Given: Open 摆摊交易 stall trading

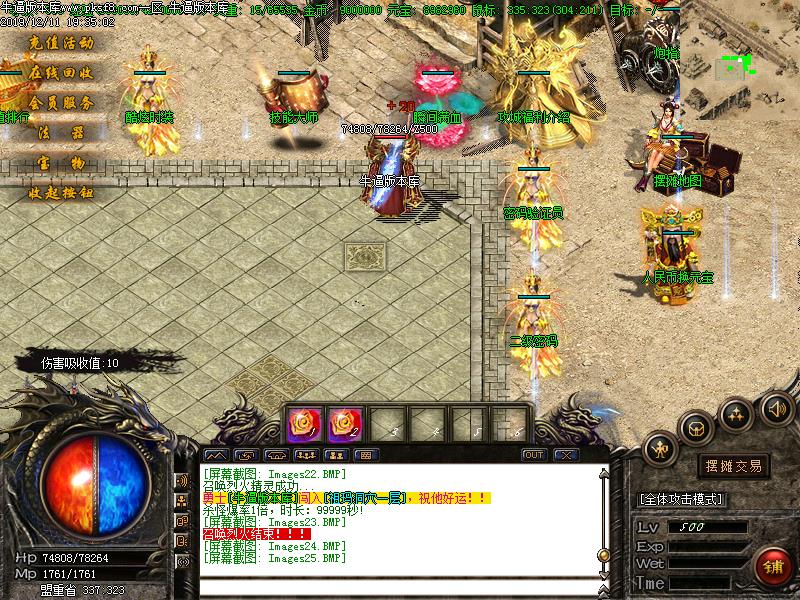Looking at the screenshot, I should 734,466.
